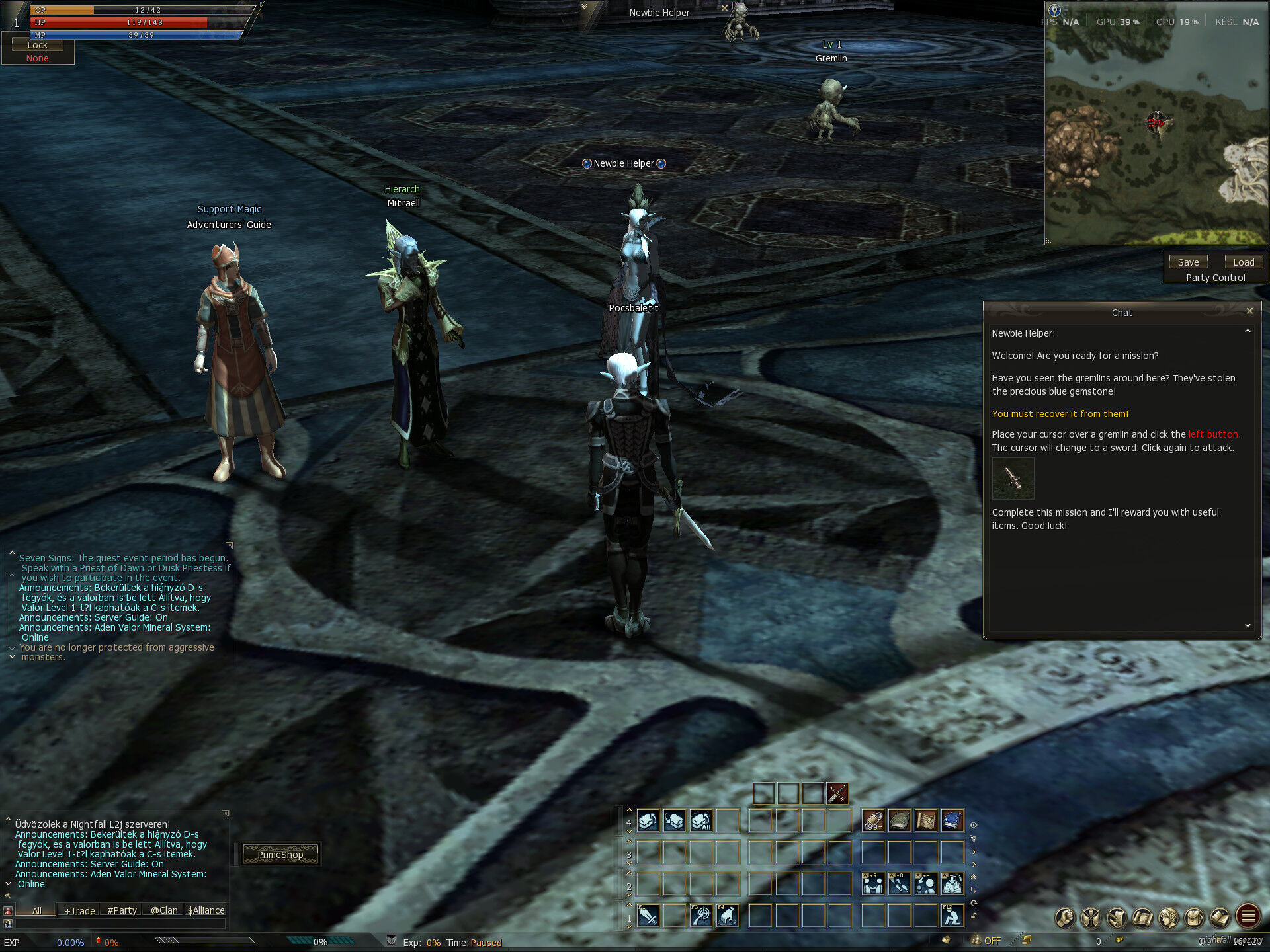Click the Lock button under the status bars
The image size is (1270, 952).
(37, 45)
